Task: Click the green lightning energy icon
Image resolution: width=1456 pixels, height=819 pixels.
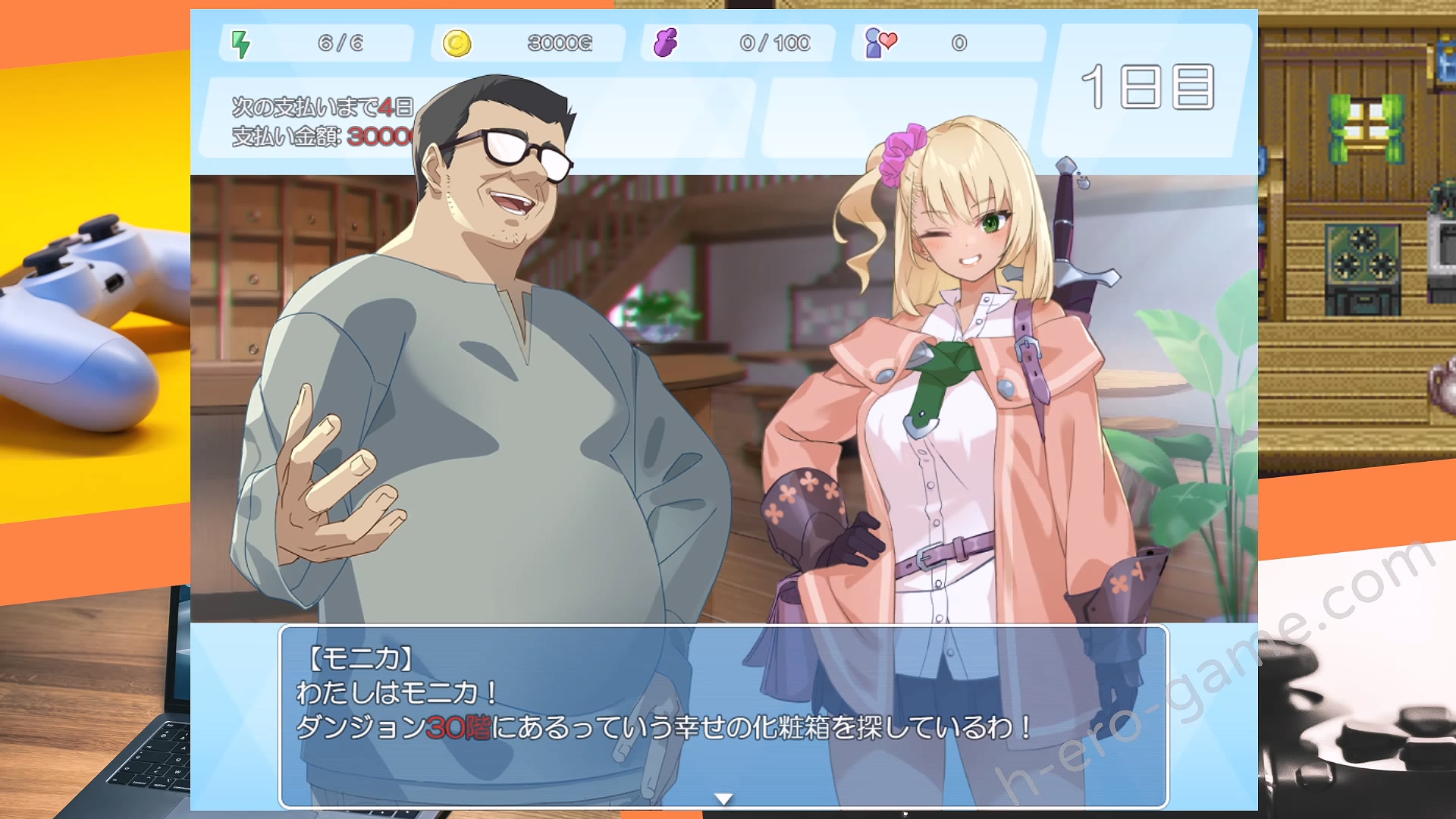Action: click(241, 43)
